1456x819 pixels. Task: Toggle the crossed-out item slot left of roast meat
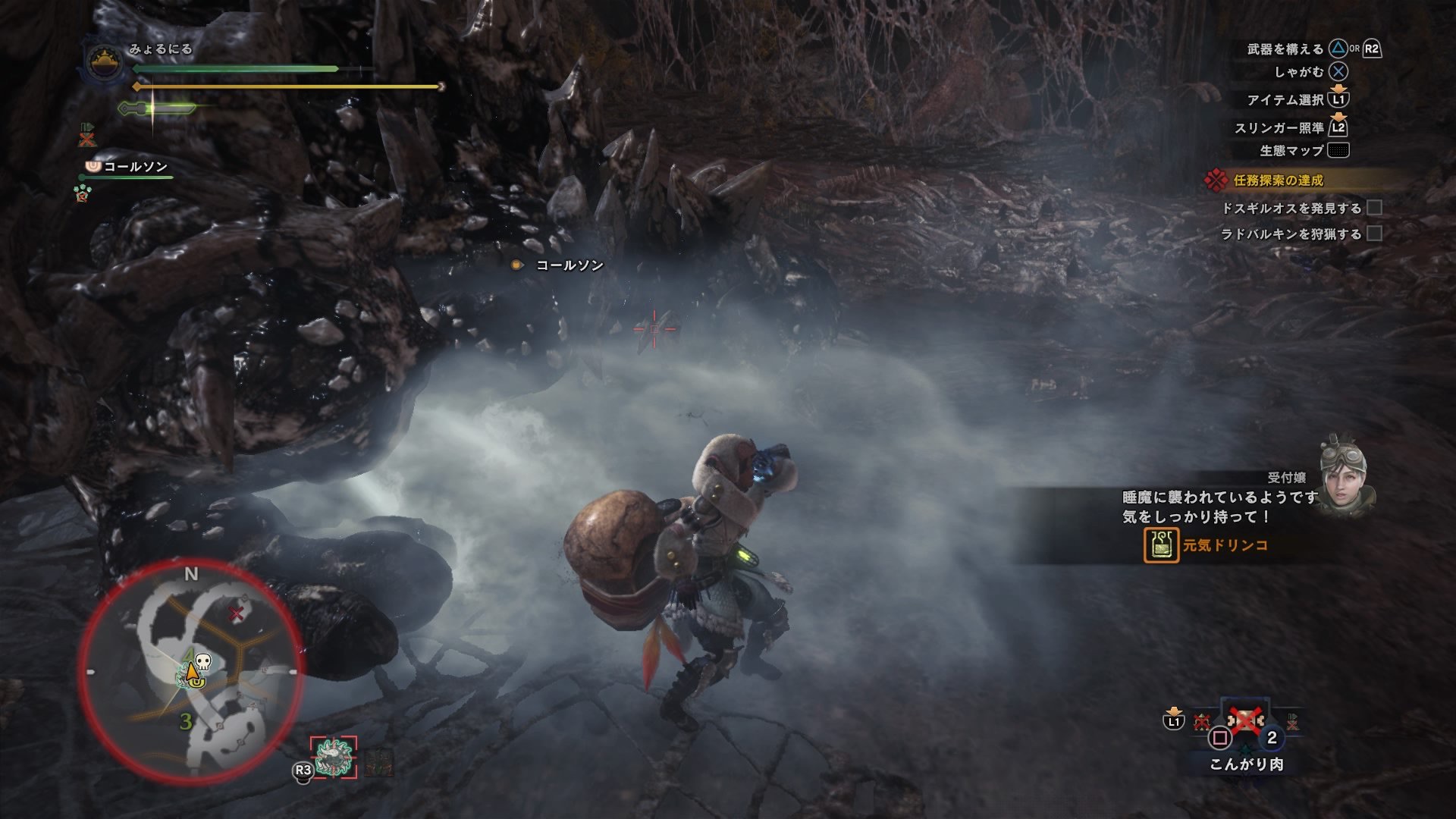point(1200,722)
